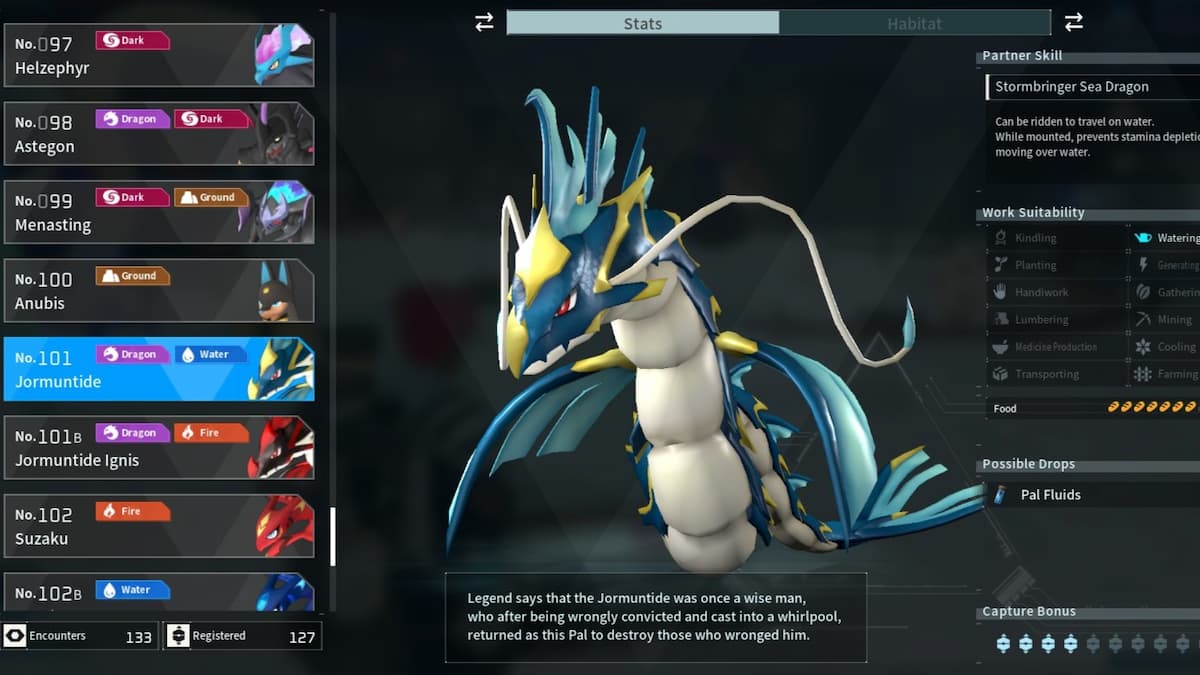Screen dimensions: 1200x675
Task: Show the Jormuntide Ignis entry
Action: (158, 447)
